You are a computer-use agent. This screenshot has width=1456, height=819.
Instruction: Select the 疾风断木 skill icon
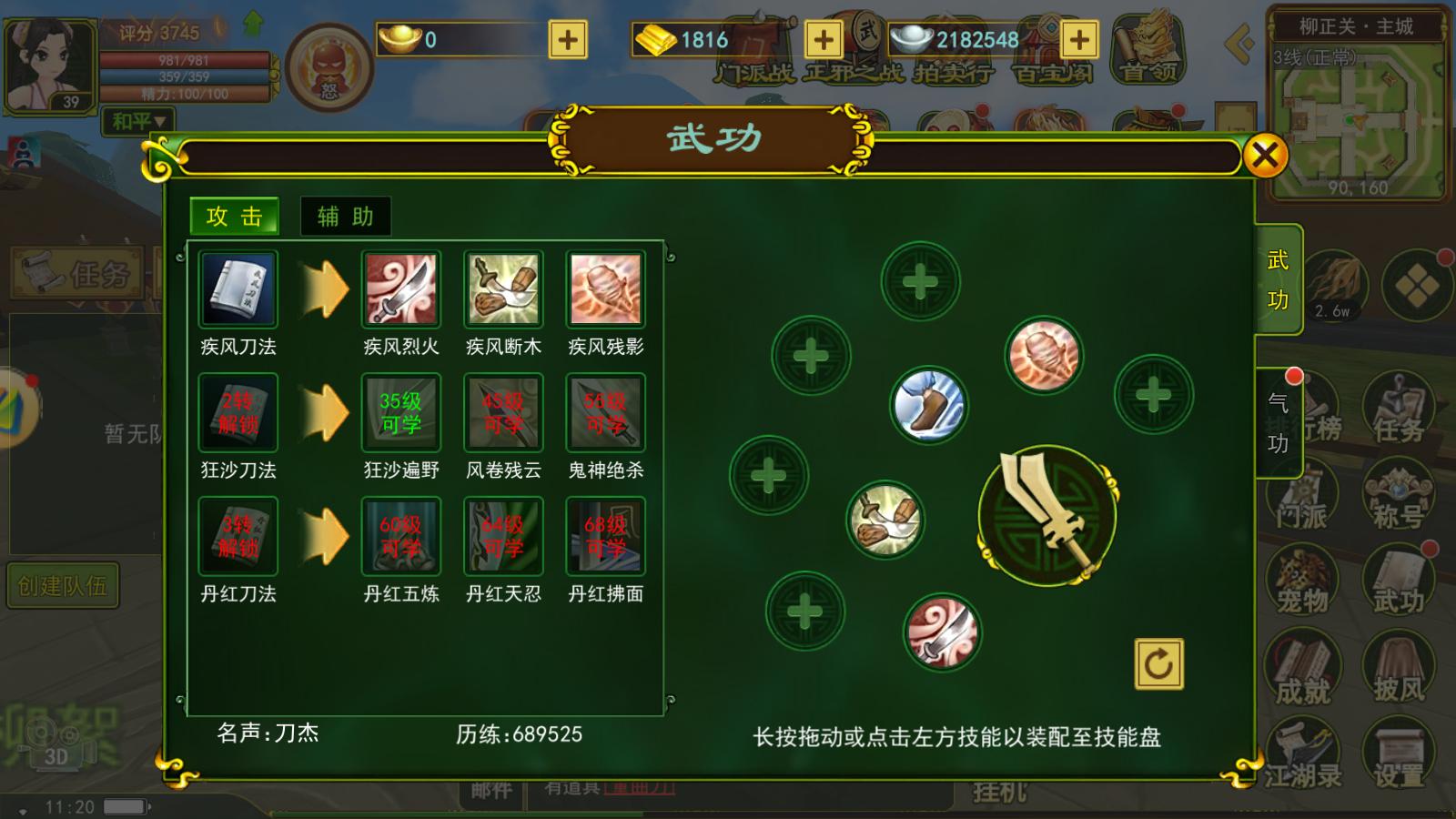click(x=502, y=289)
